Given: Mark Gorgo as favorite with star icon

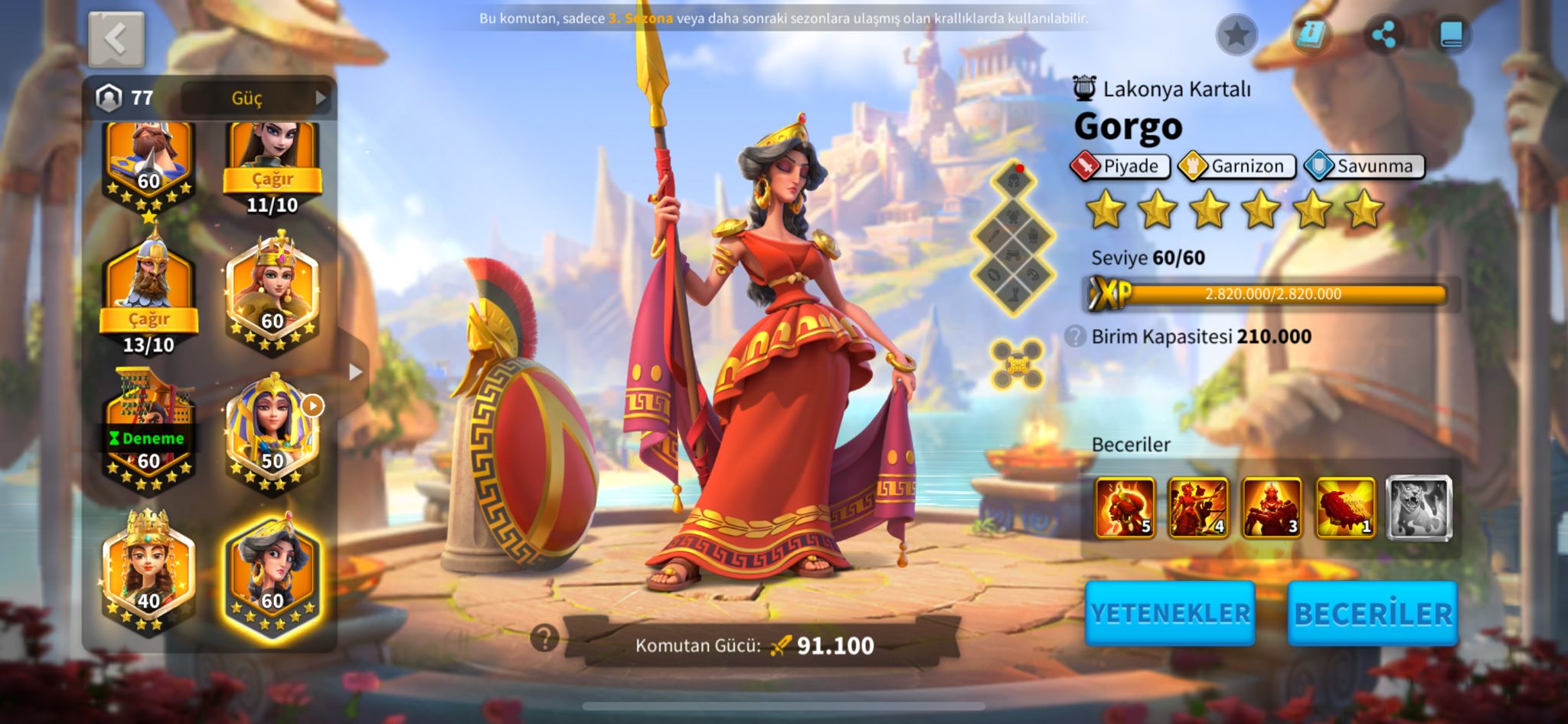Looking at the screenshot, I should (x=1236, y=34).
